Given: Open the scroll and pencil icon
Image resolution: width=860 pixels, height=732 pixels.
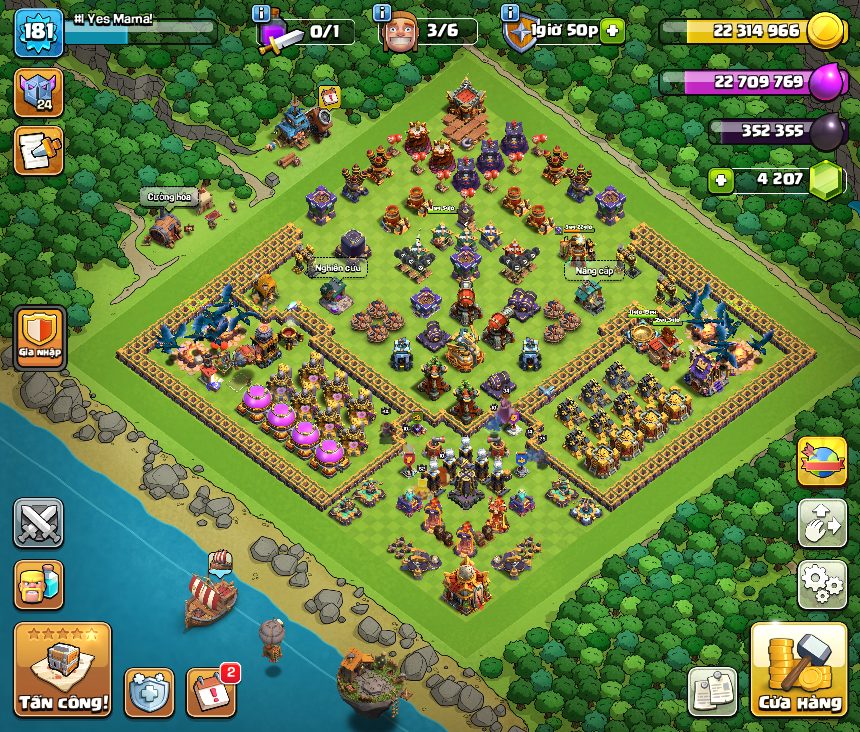Looking at the screenshot, I should 38,150.
